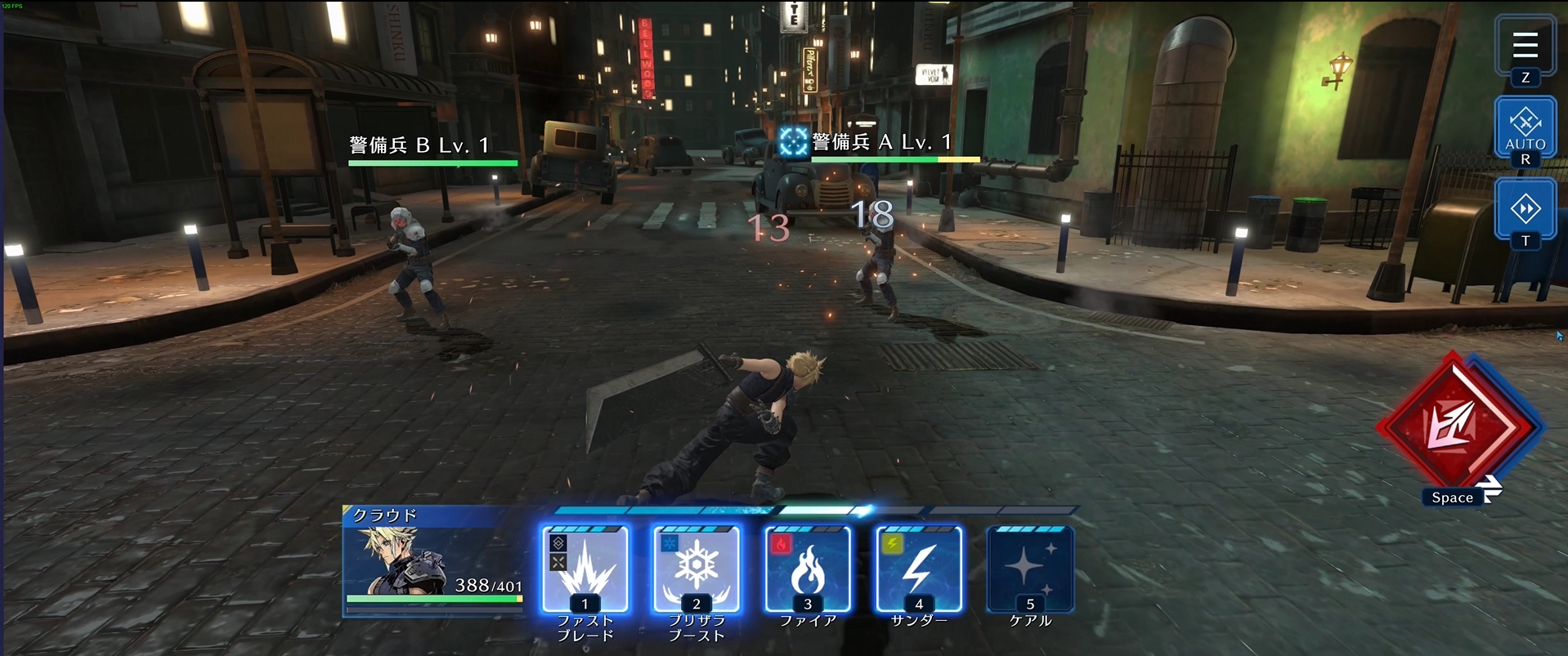Target enemy 警備兵 A nameplate
Image resolution: width=1568 pixels, height=656 pixels.
click(883, 143)
